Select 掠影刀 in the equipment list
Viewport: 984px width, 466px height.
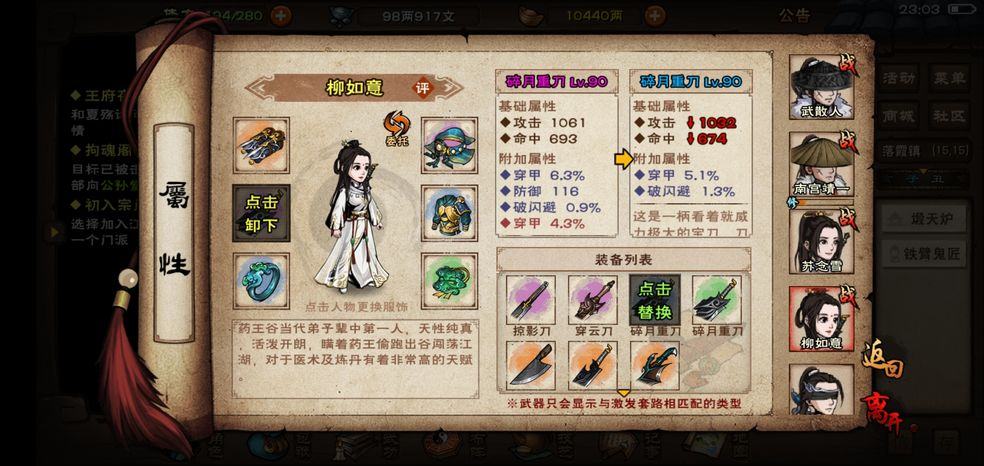(x=531, y=301)
